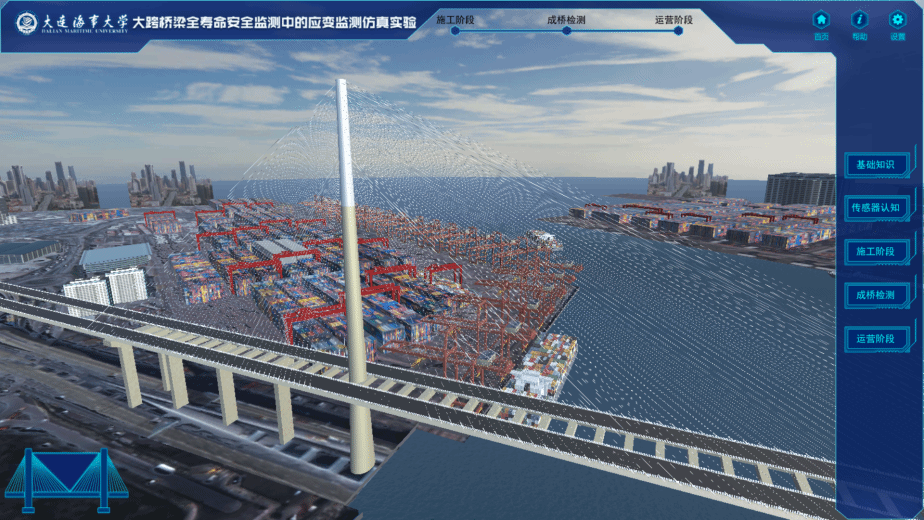Screen dimensions: 924x520
Task: Open the 传感器认知 menu button
Action: (x=876, y=207)
